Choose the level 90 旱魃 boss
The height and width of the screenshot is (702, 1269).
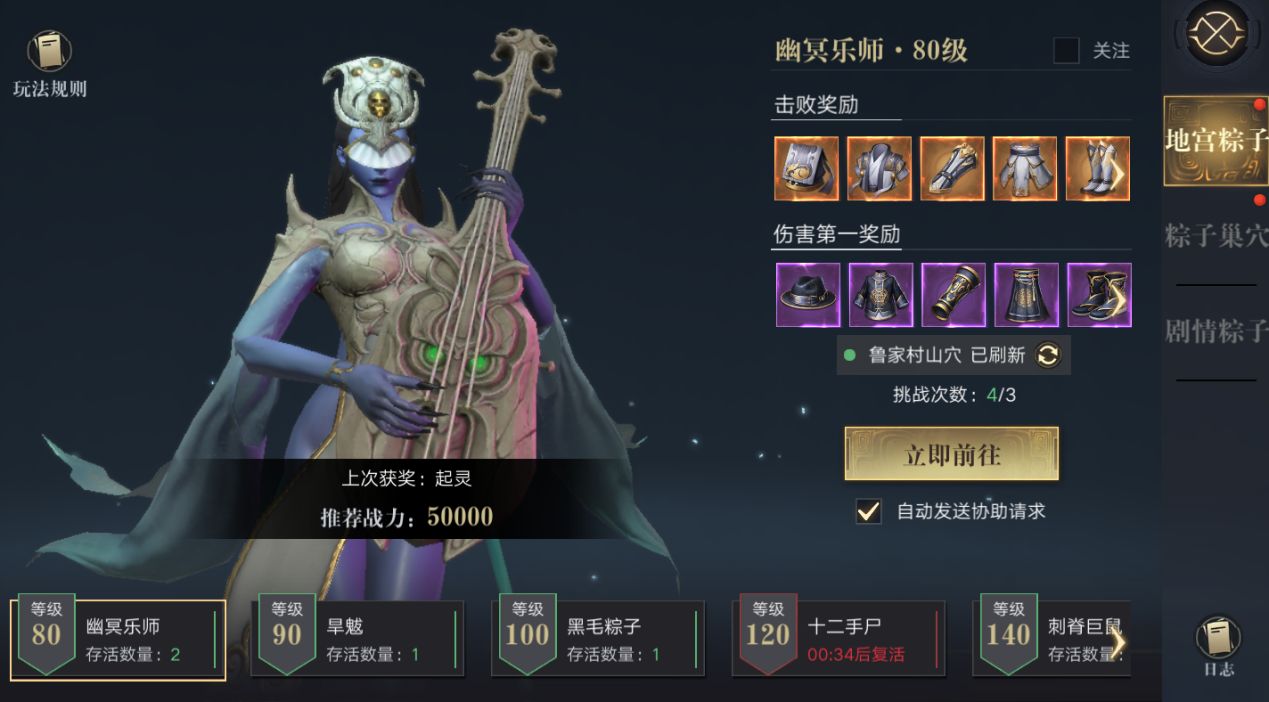pyautogui.click(x=360, y=639)
